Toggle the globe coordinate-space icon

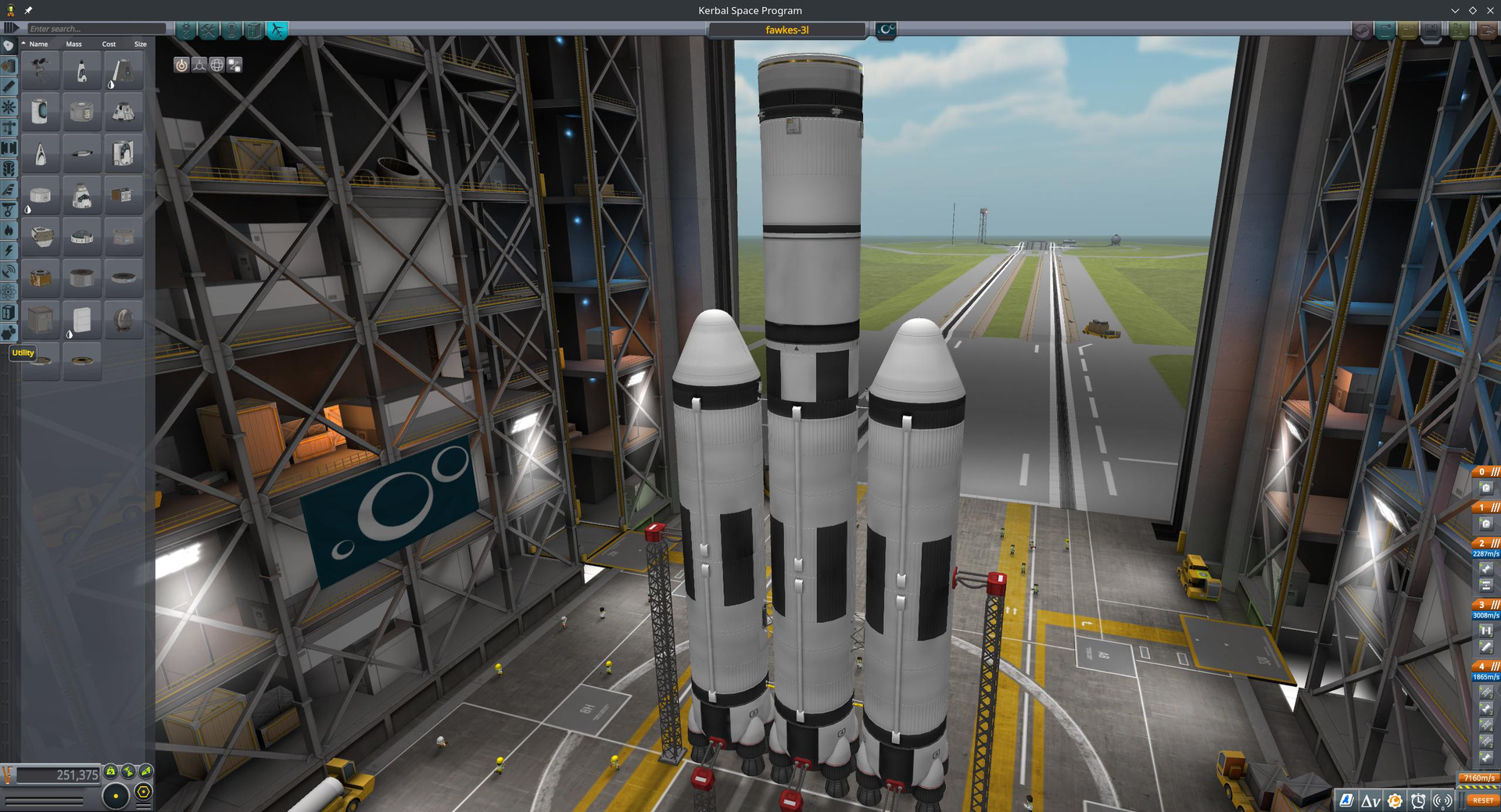tap(217, 65)
